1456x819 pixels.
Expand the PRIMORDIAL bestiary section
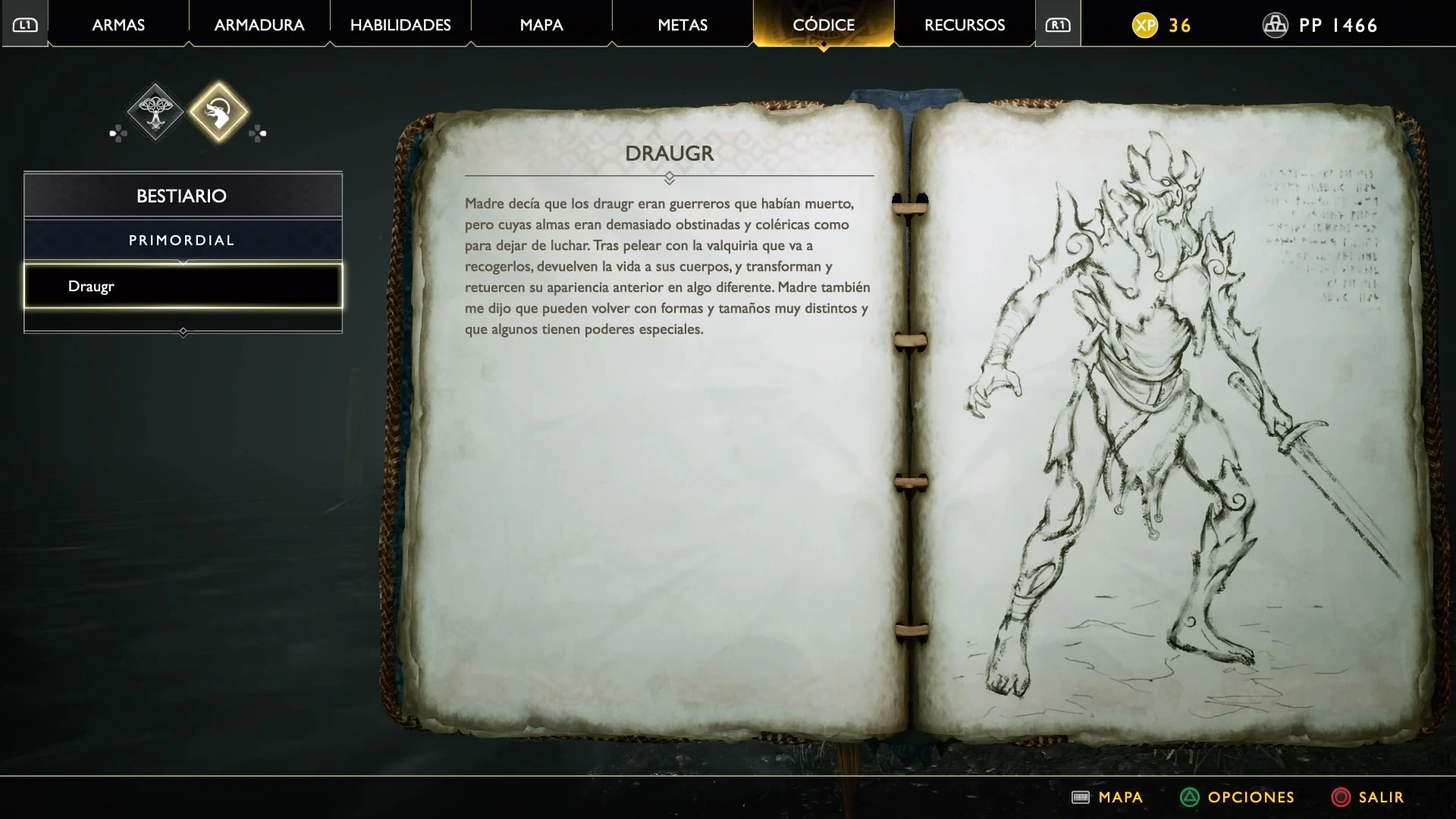[183, 240]
